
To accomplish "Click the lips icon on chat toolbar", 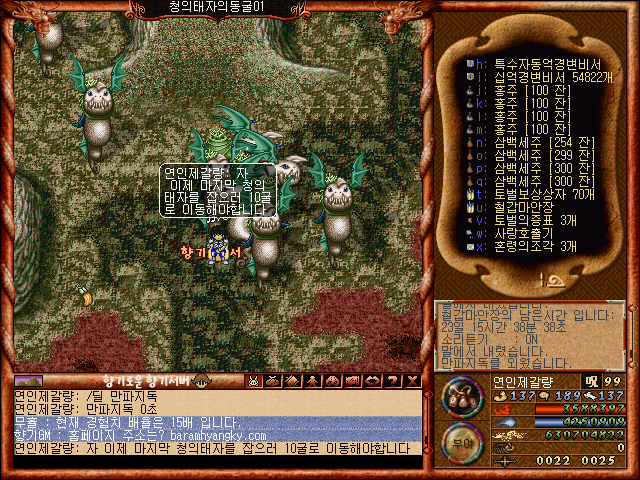I will 373,381.
